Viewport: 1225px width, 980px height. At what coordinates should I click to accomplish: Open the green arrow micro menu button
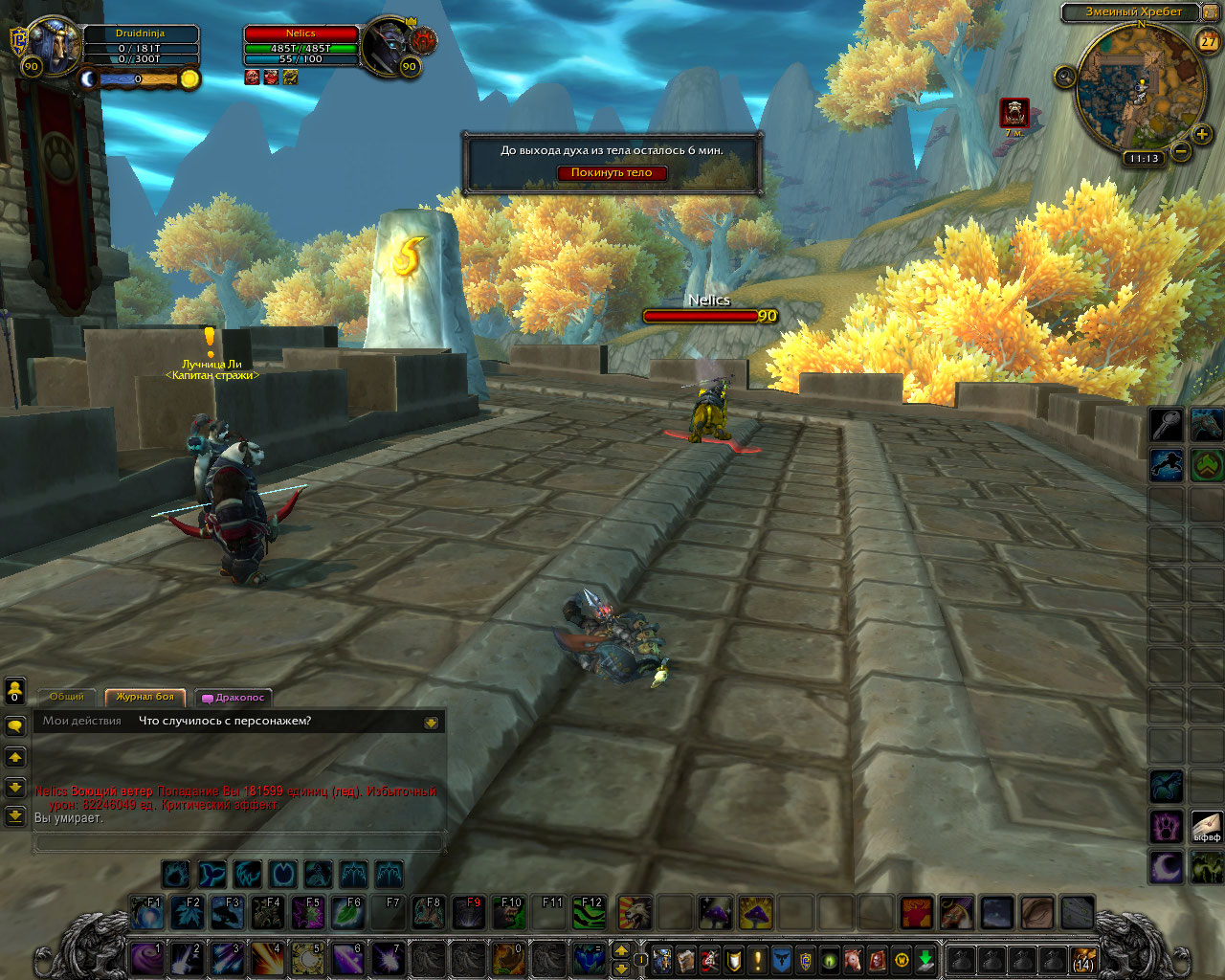[x=924, y=959]
